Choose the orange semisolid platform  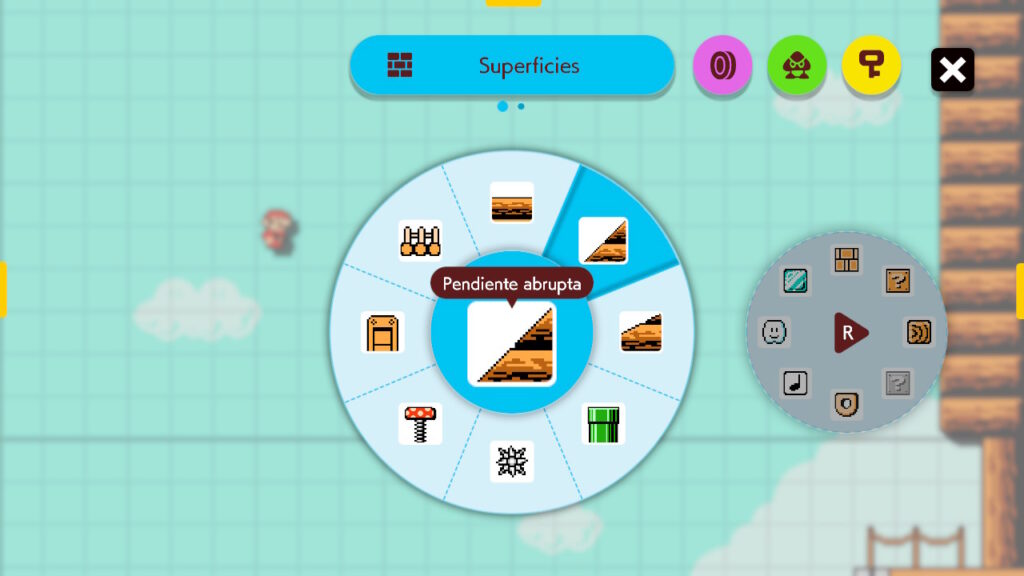pos(382,332)
